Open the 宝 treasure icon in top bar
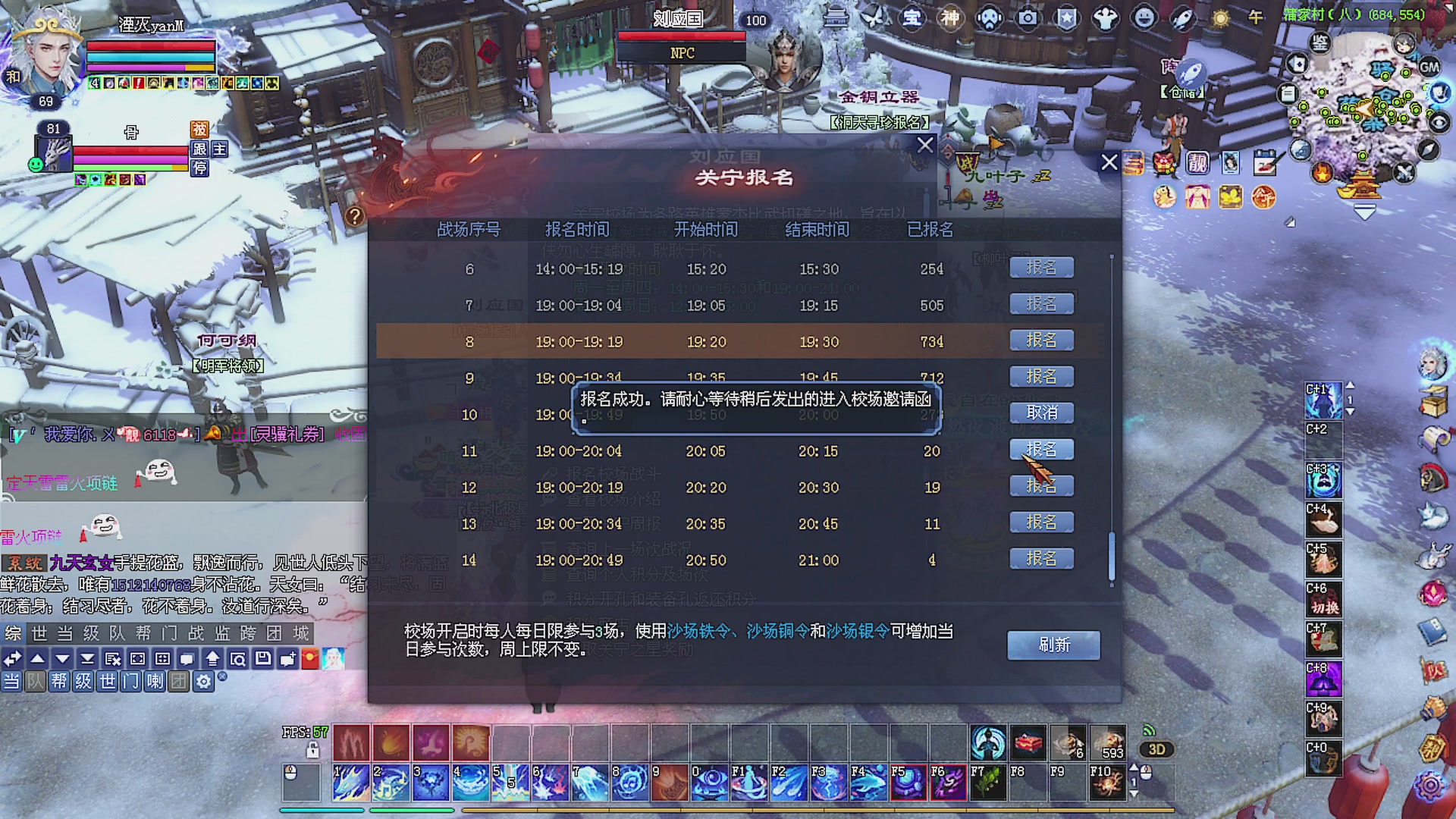The image size is (1456, 819). 912,18
